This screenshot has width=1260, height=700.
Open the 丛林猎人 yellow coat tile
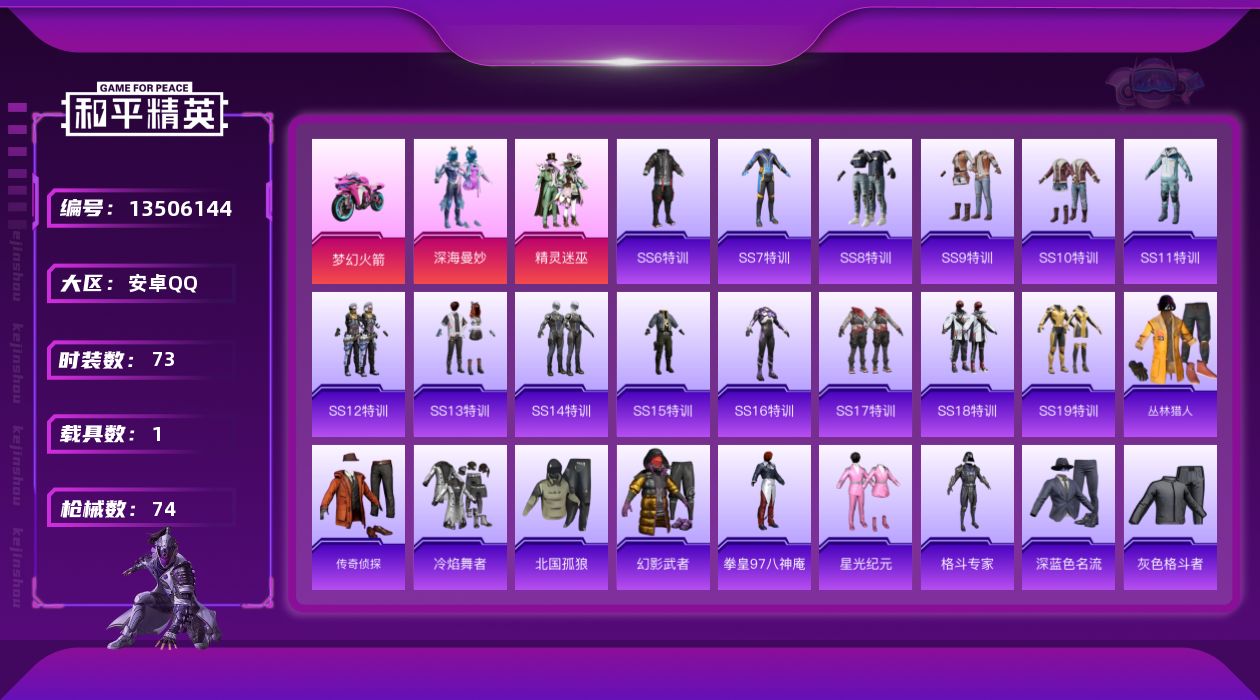click(x=1170, y=364)
